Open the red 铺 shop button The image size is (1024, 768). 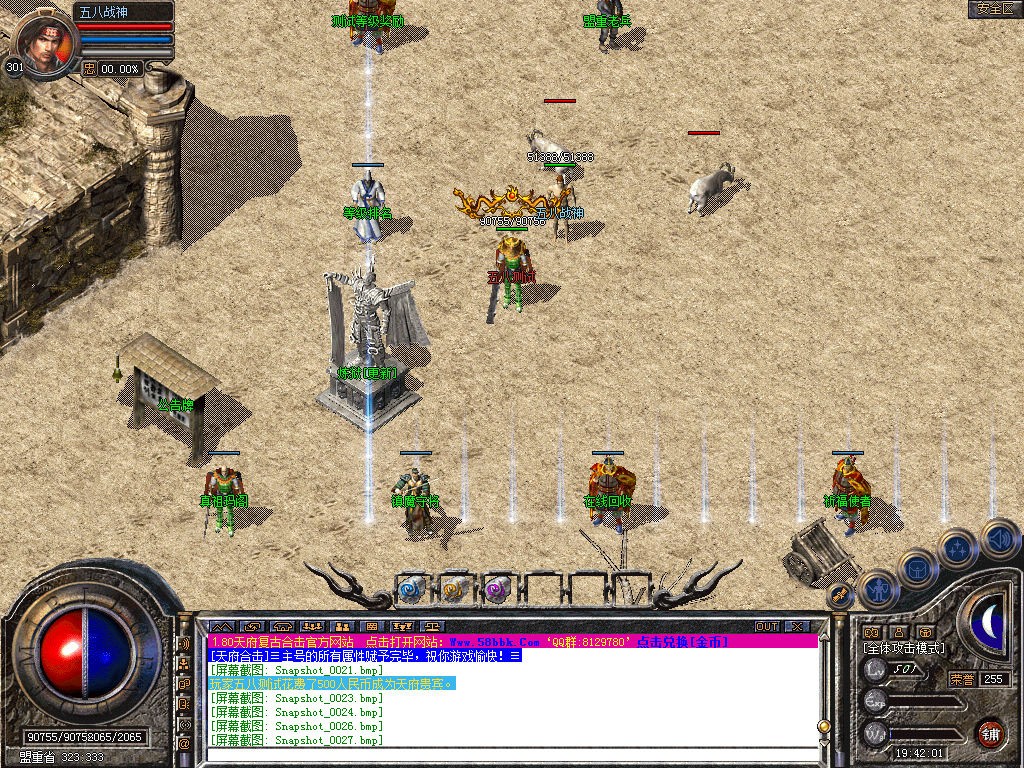tap(990, 733)
